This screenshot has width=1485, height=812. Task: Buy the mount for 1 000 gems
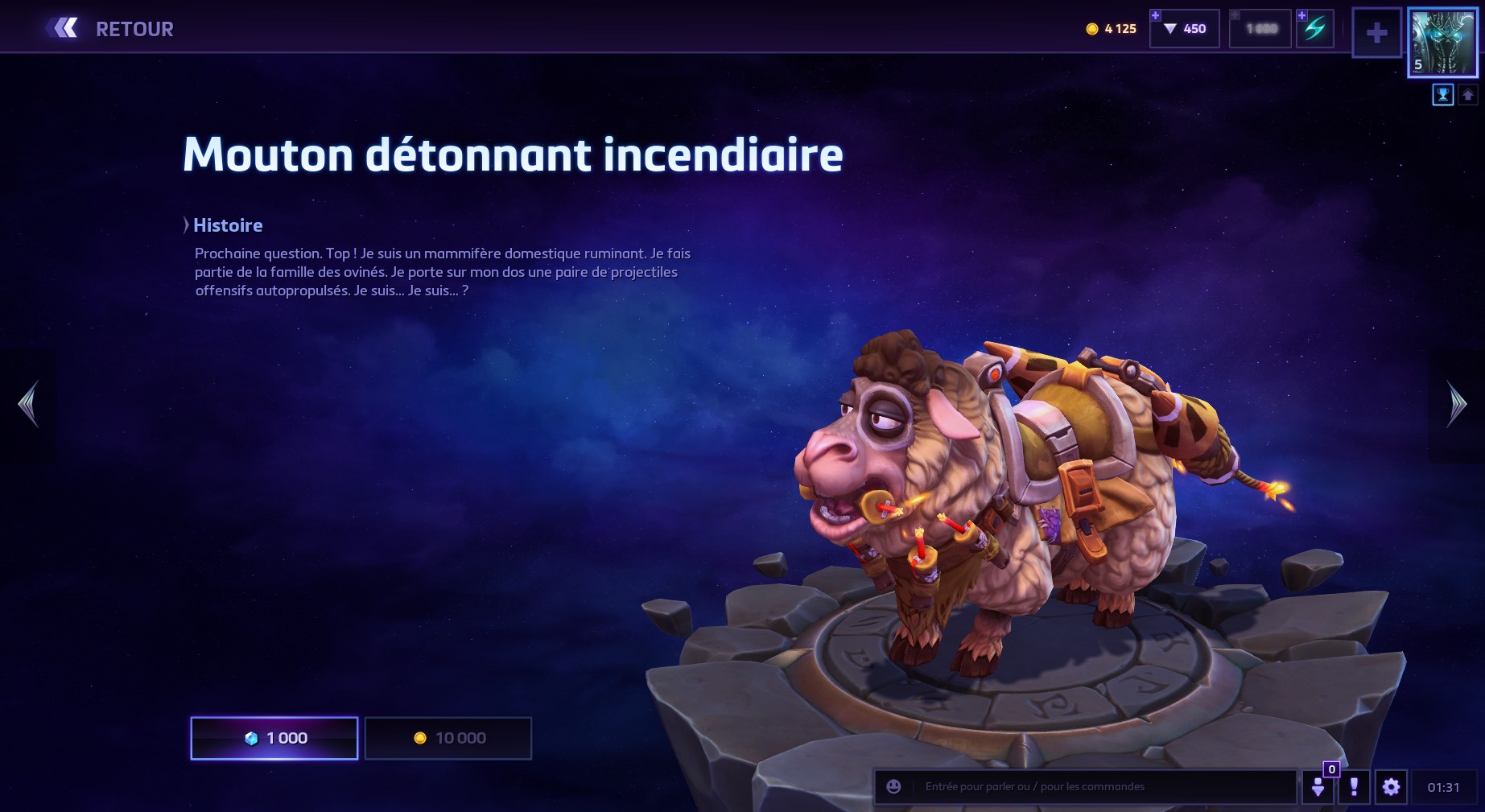click(x=274, y=738)
